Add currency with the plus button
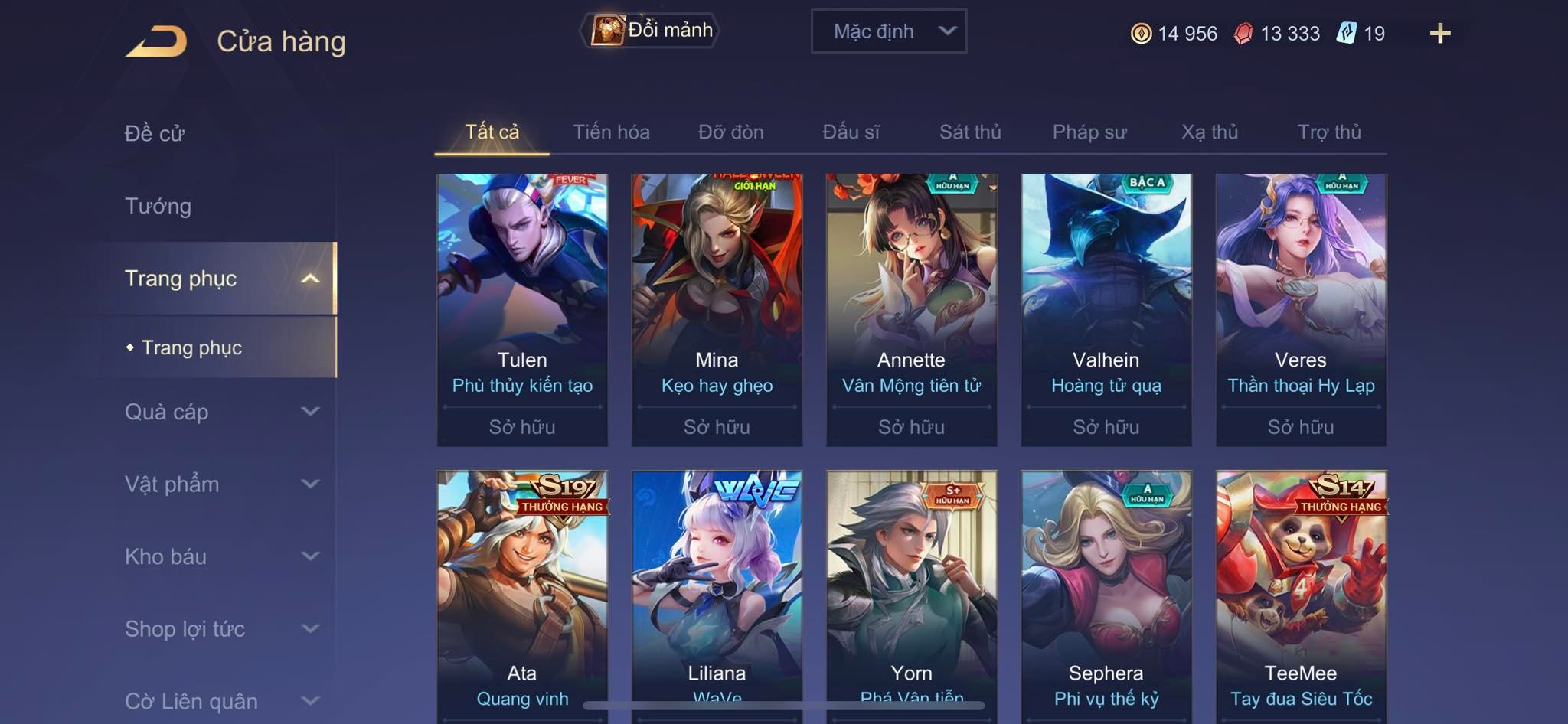 (x=1439, y=33)
